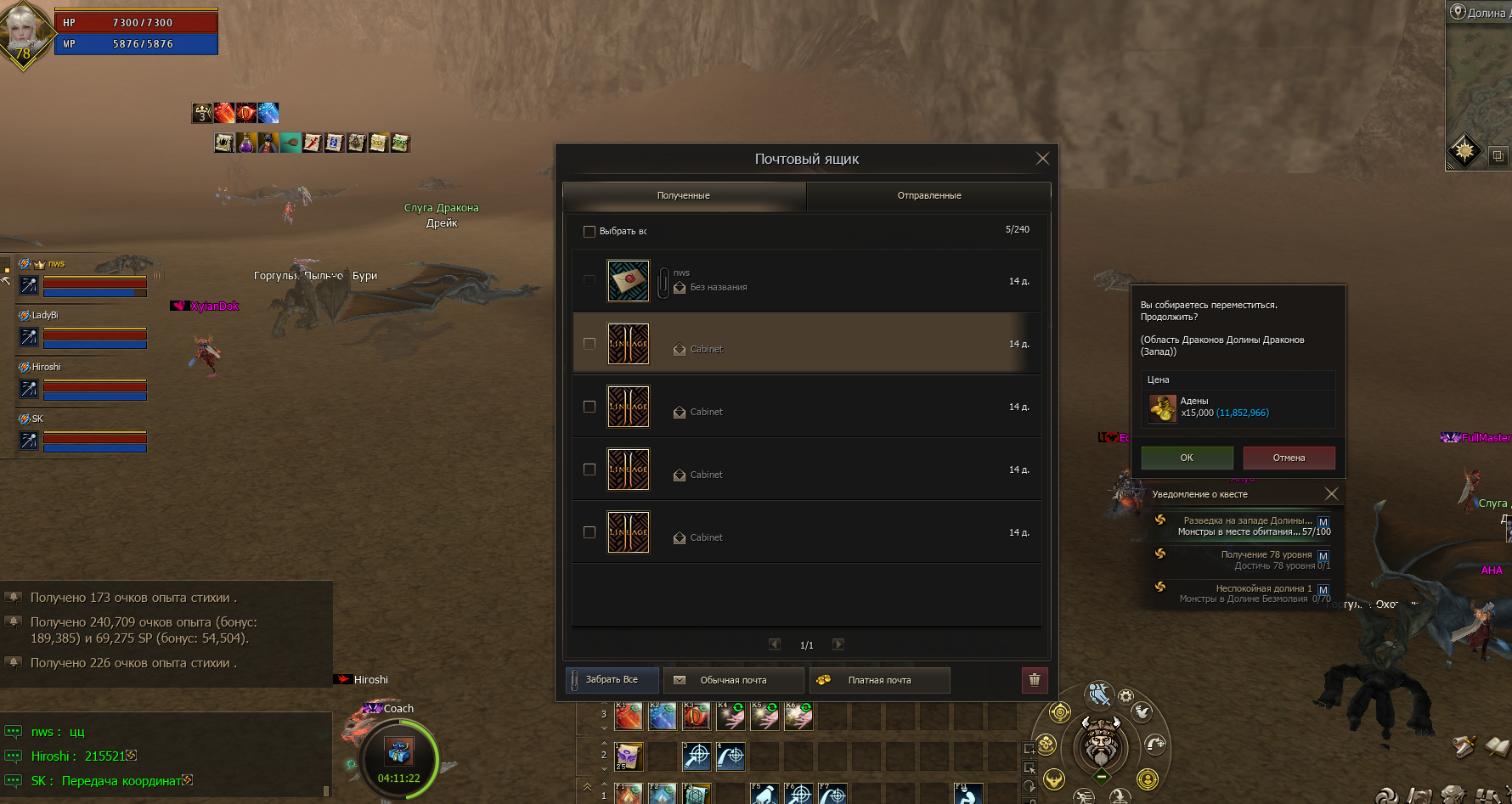The width and height of the screenshot is (1512, 804).
Task: Open the Полученные tab
Action: pyautogui.click(x=684, y=195)
